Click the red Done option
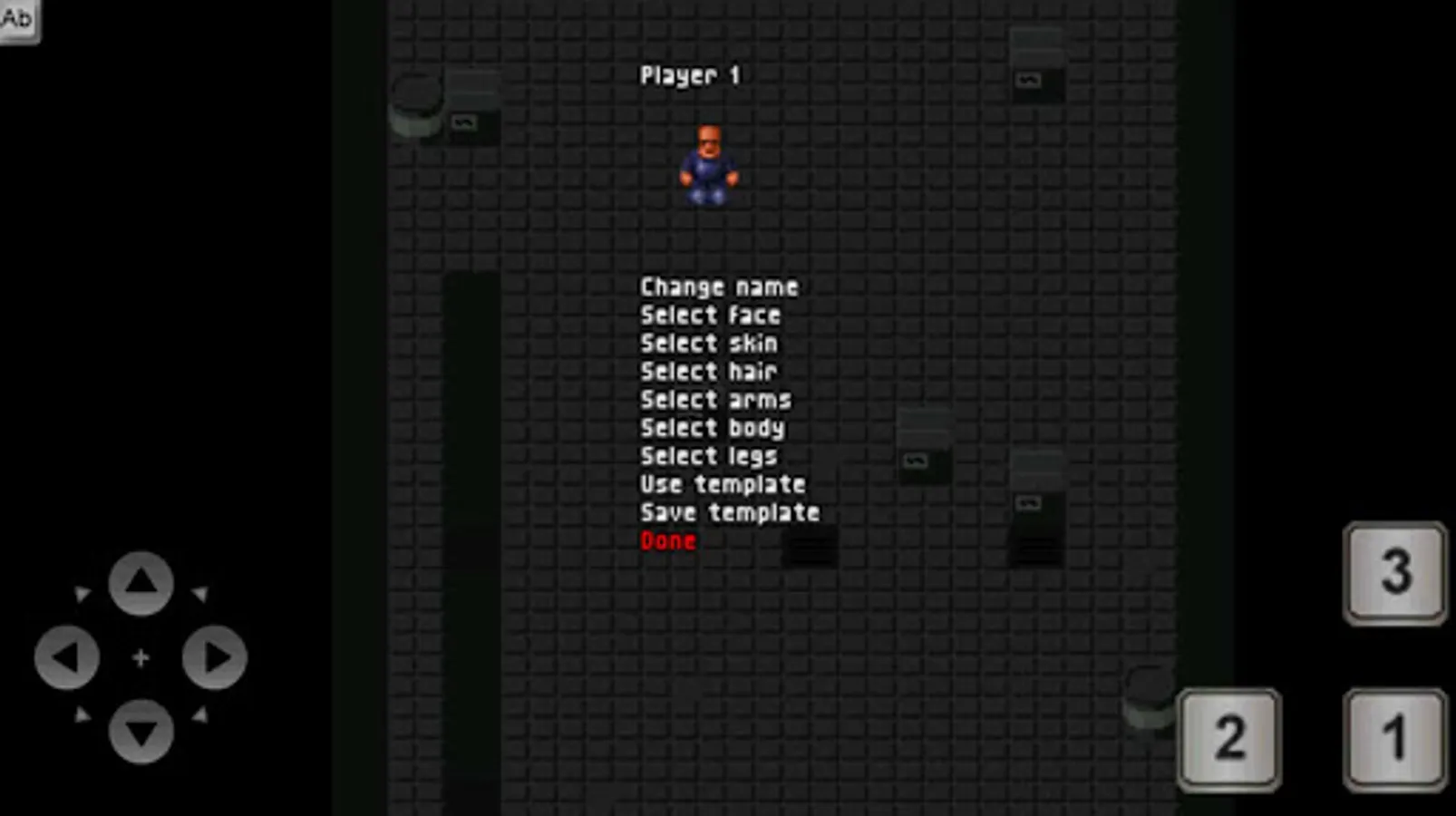Screen dimensions: 1456x816 coord(668,540)
